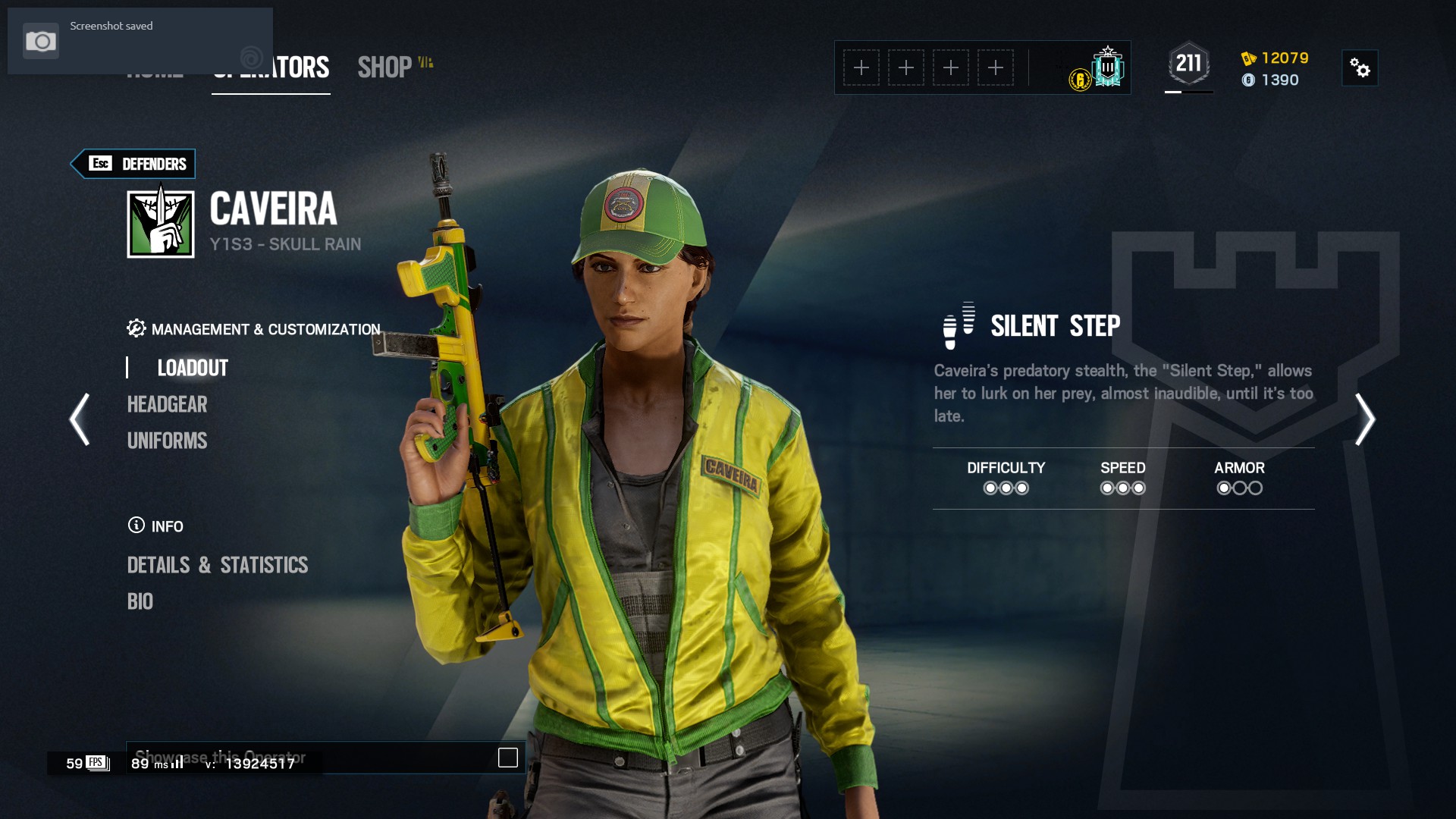Open Headgear customization
Viewport: 1456px width, 819px height.
[167, 404]
